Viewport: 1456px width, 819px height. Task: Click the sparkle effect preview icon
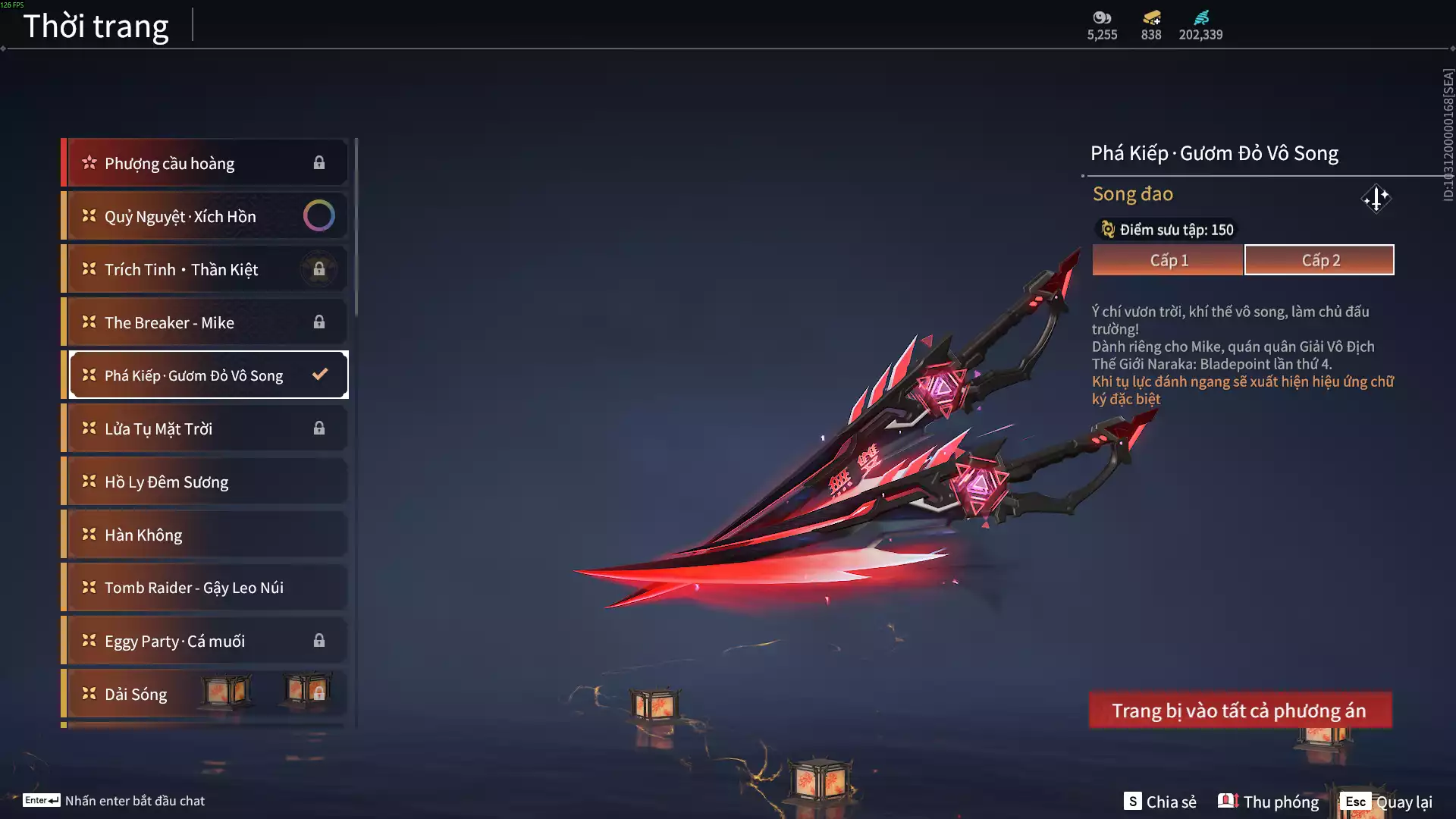pos(1376,199)
